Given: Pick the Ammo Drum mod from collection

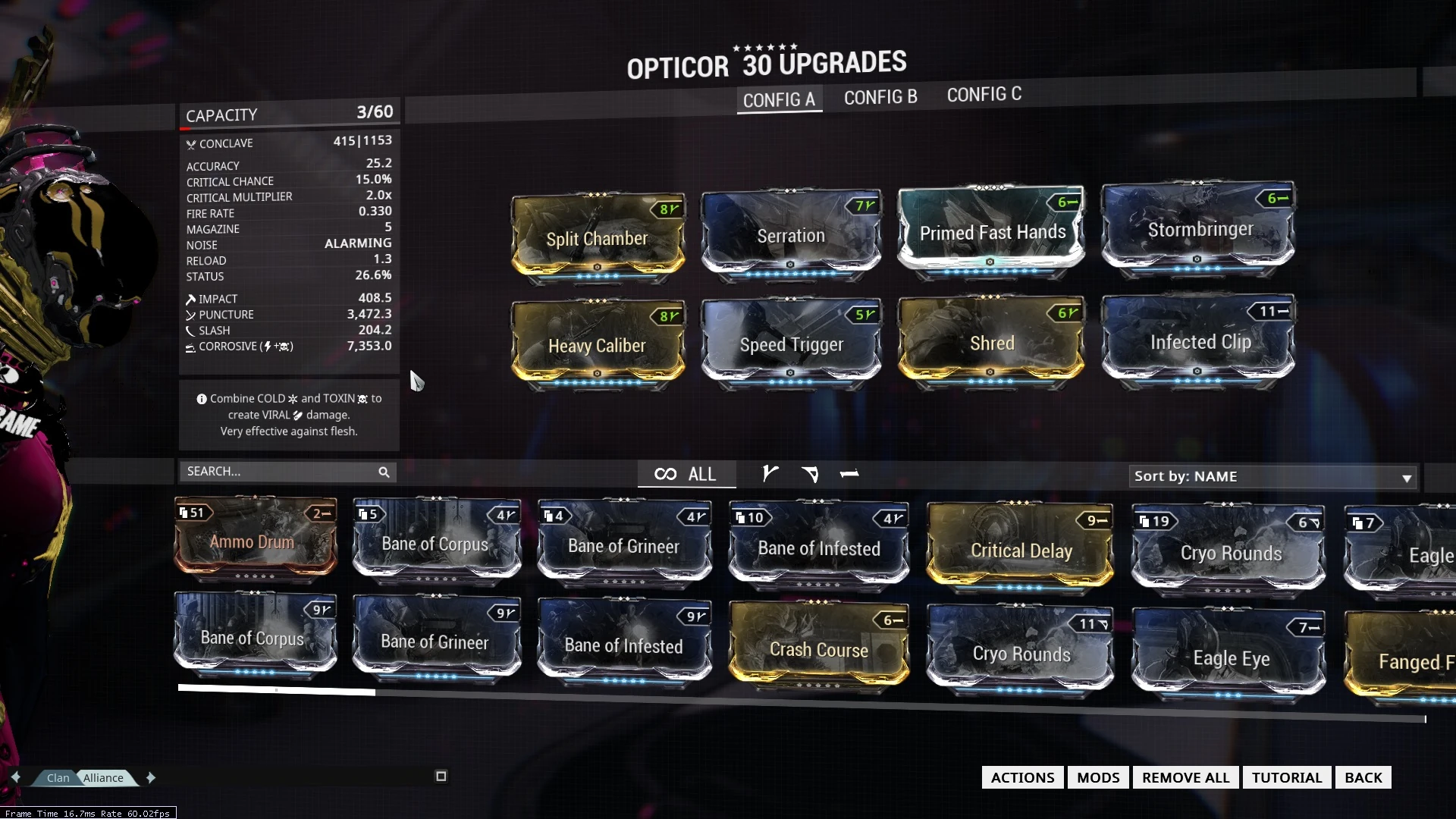Looking at the screenshot, I should (255, 541).
